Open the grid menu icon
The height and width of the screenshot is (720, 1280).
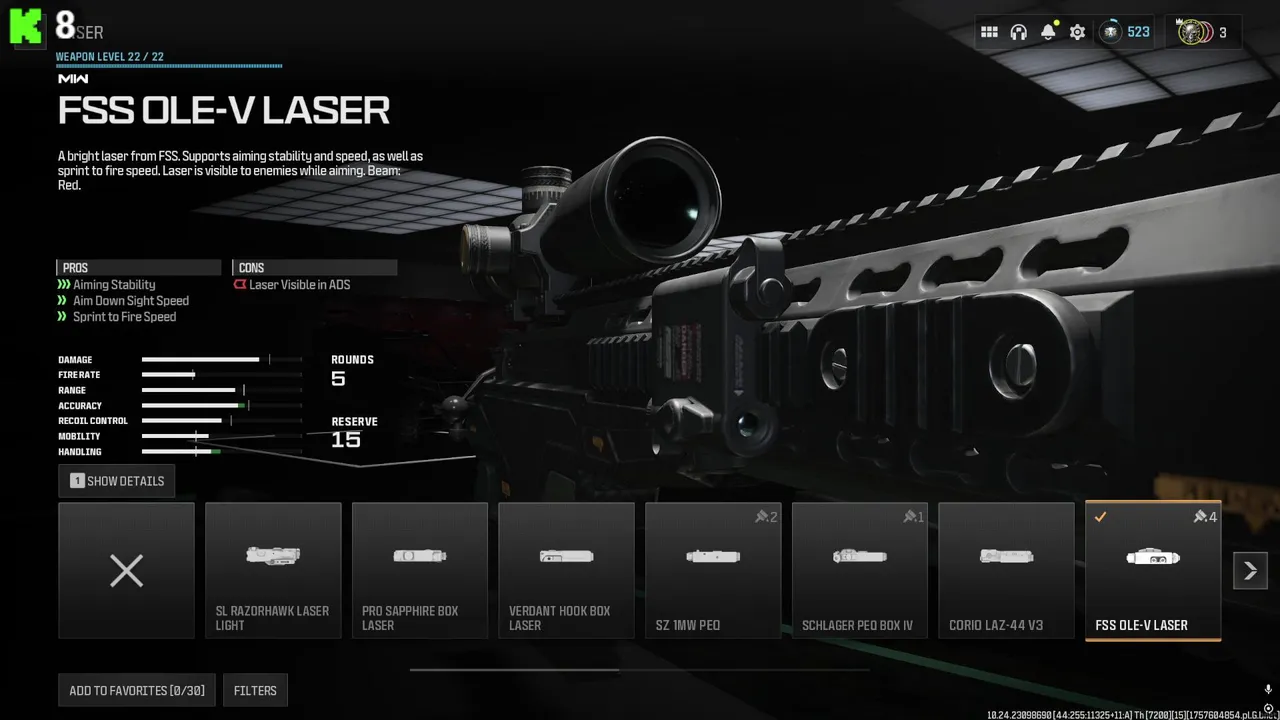pos(989,32)
